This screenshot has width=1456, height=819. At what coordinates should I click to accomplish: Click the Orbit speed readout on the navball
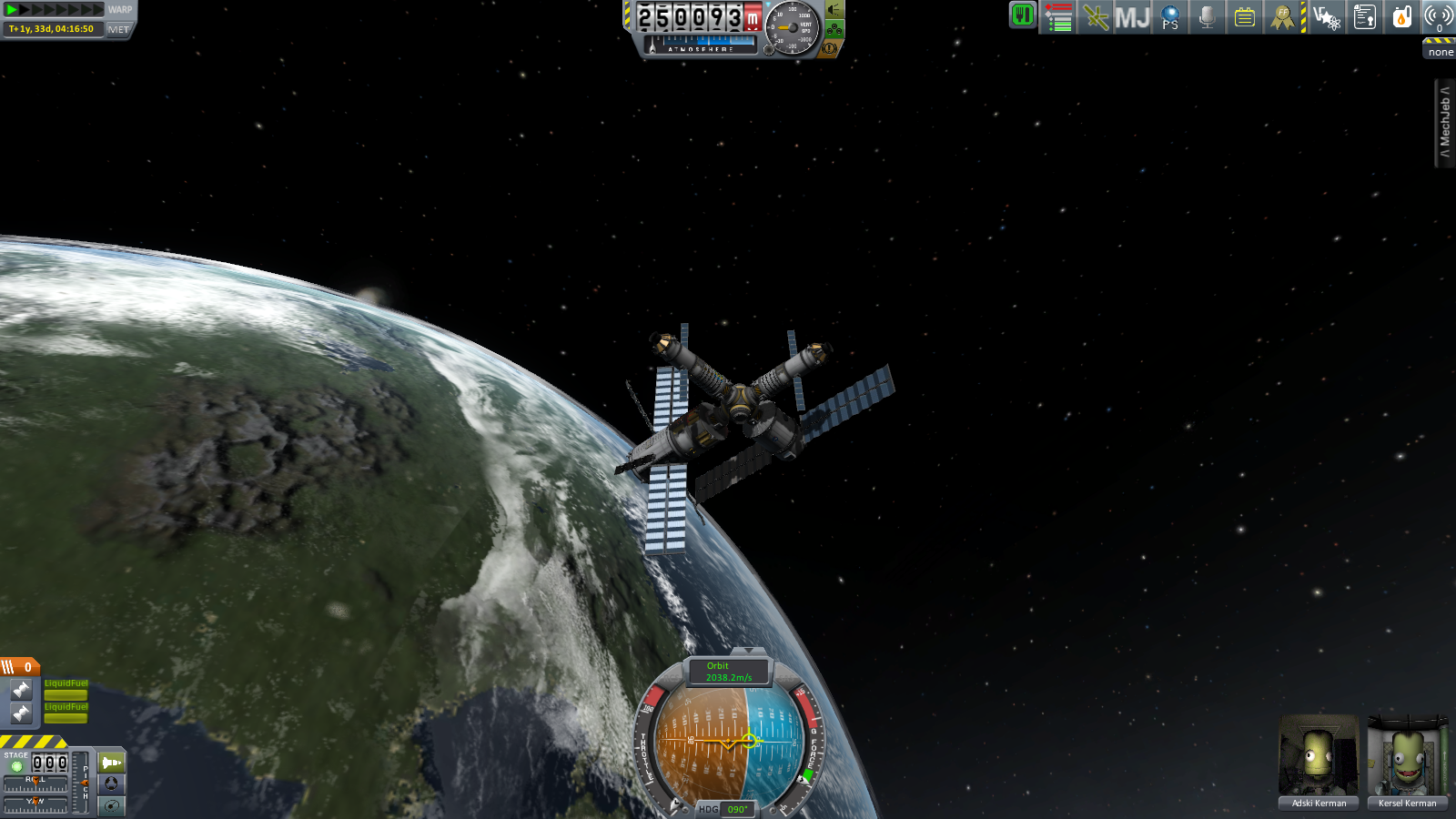tap(728, 672)
